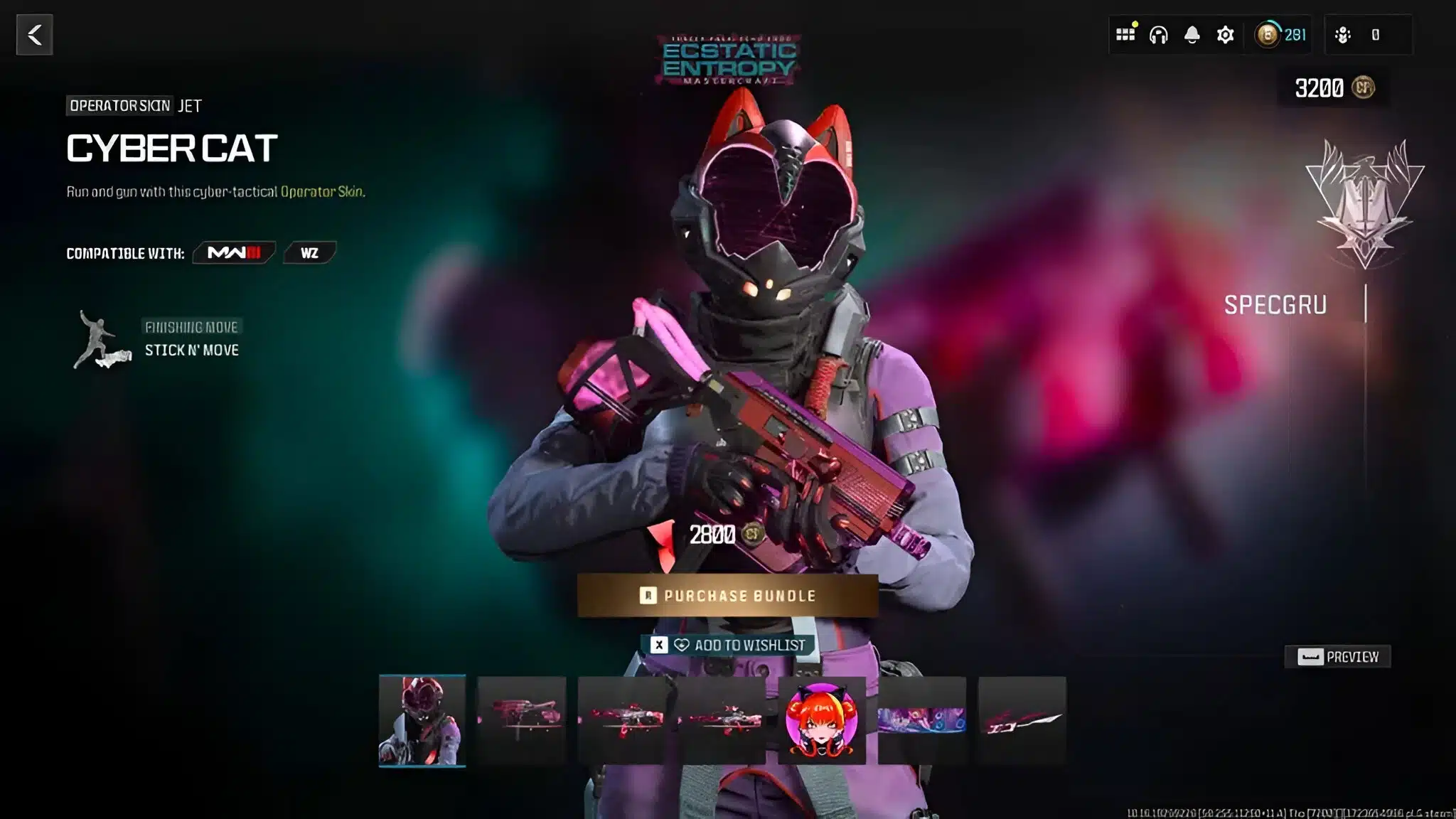Go back using the top-left arrow
Viewport: 1456px width, 819px height.
click(x=34, y=35)
